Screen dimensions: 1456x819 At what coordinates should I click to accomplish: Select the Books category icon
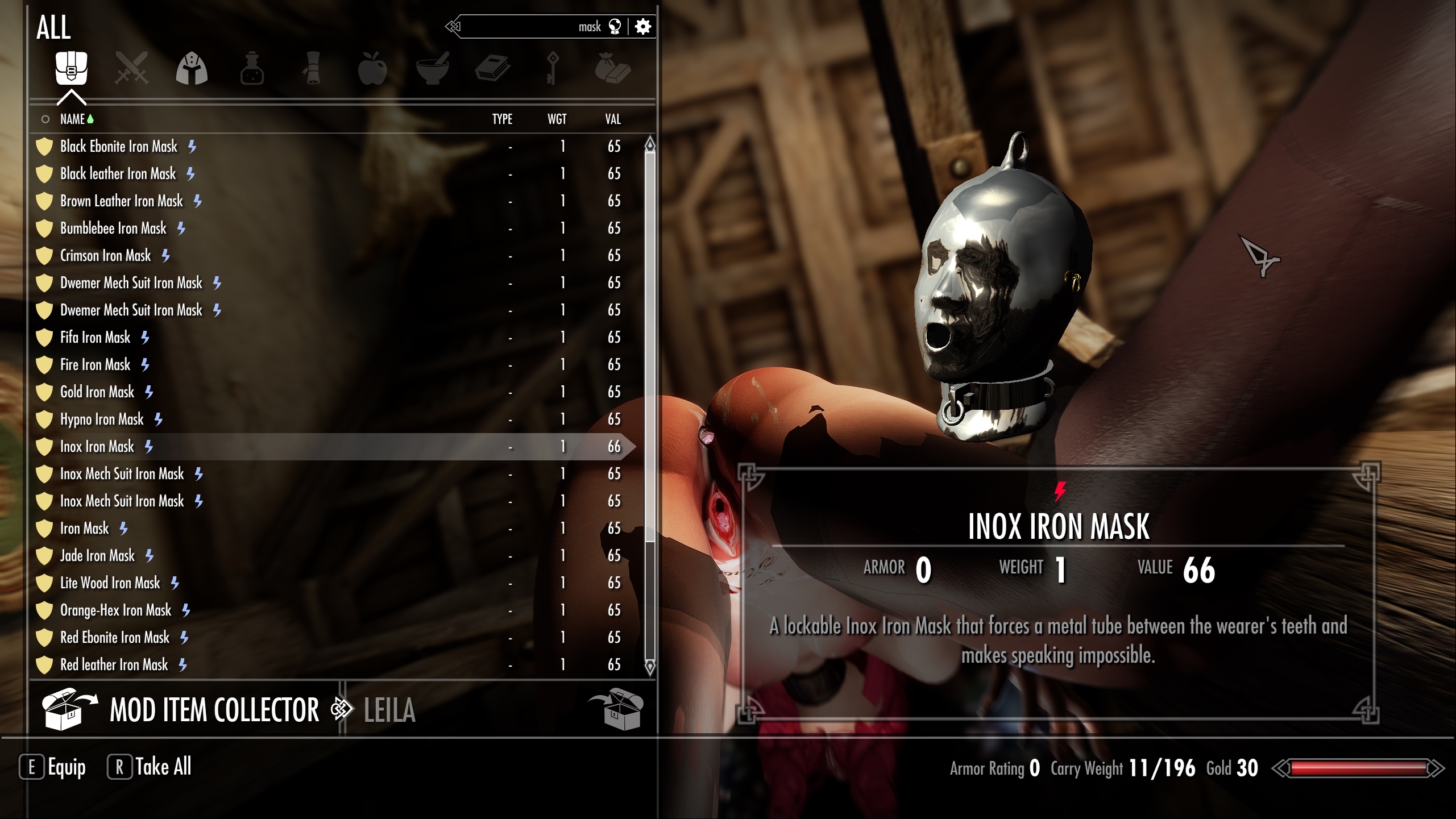[x=492, y=68]
